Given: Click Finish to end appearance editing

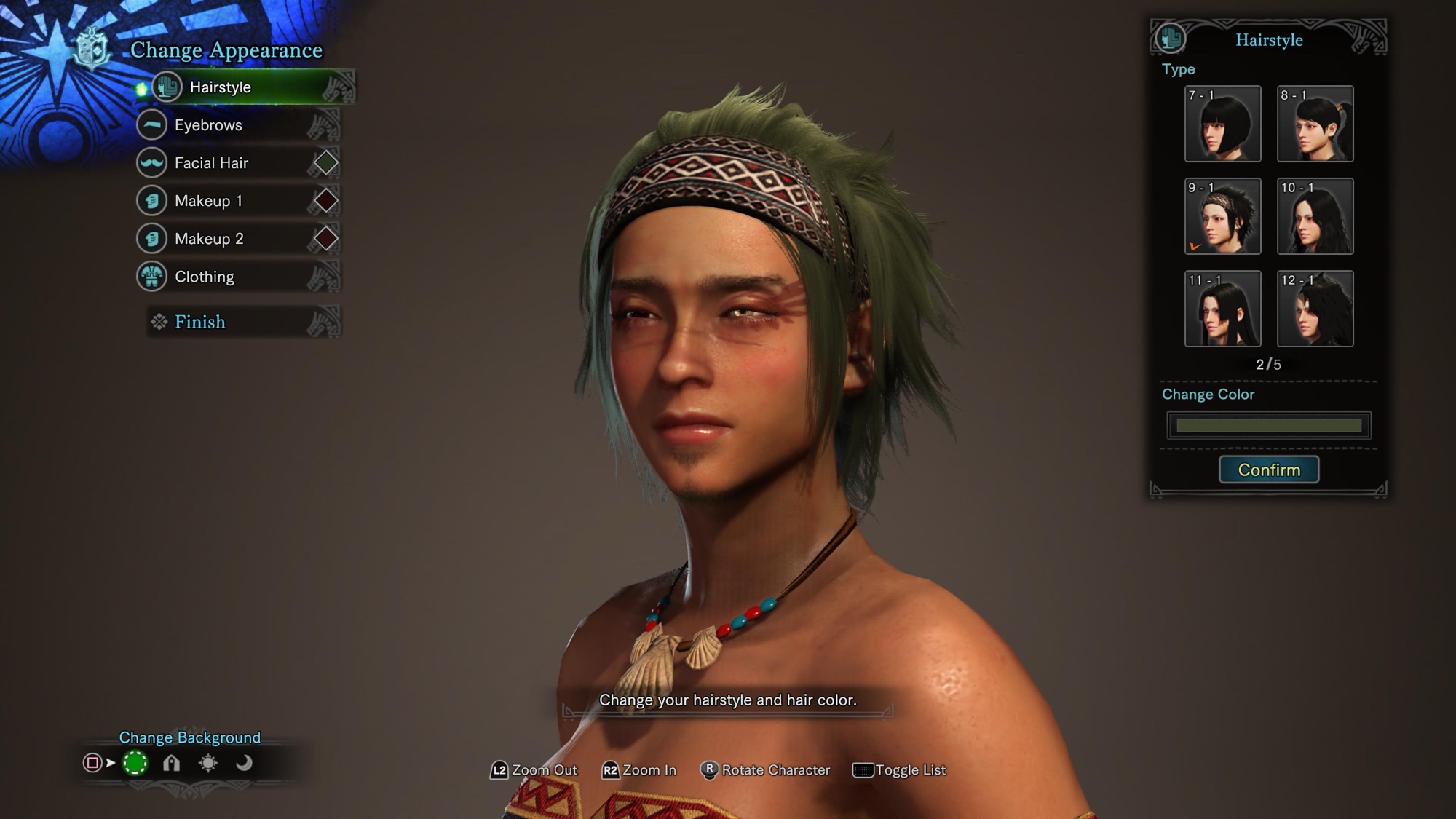Looking at the screenshot, I should [200, 322].
